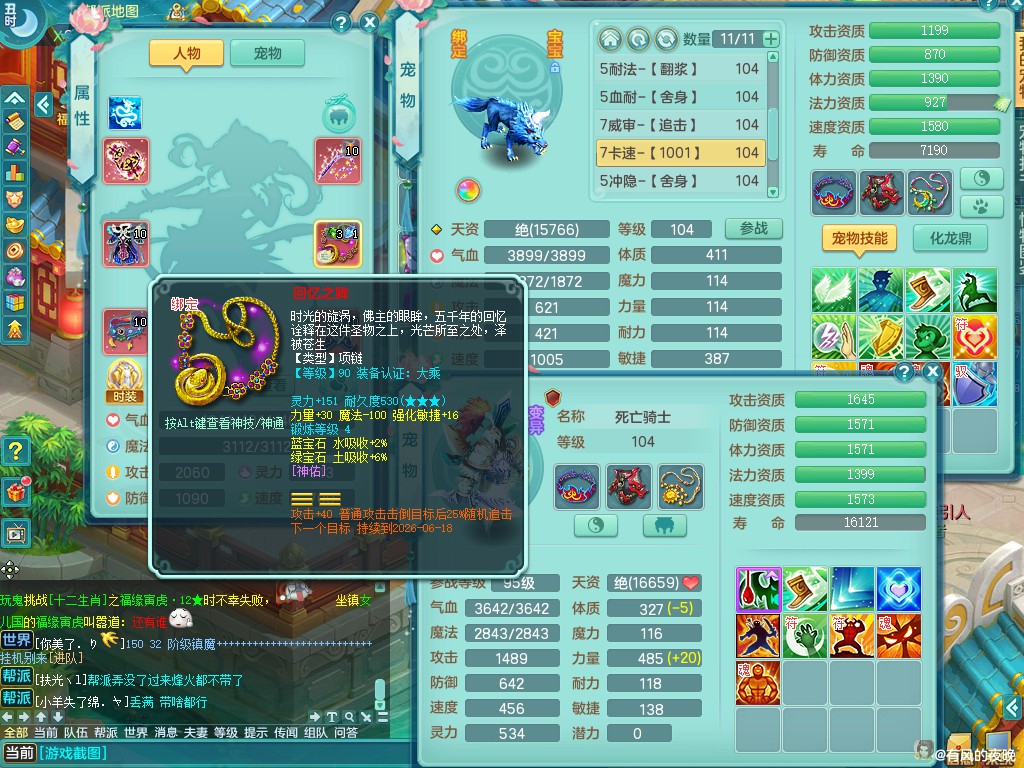Select the necklace equipment slot with gems
The image size is (1024, 768).
(x=337, y=243)
